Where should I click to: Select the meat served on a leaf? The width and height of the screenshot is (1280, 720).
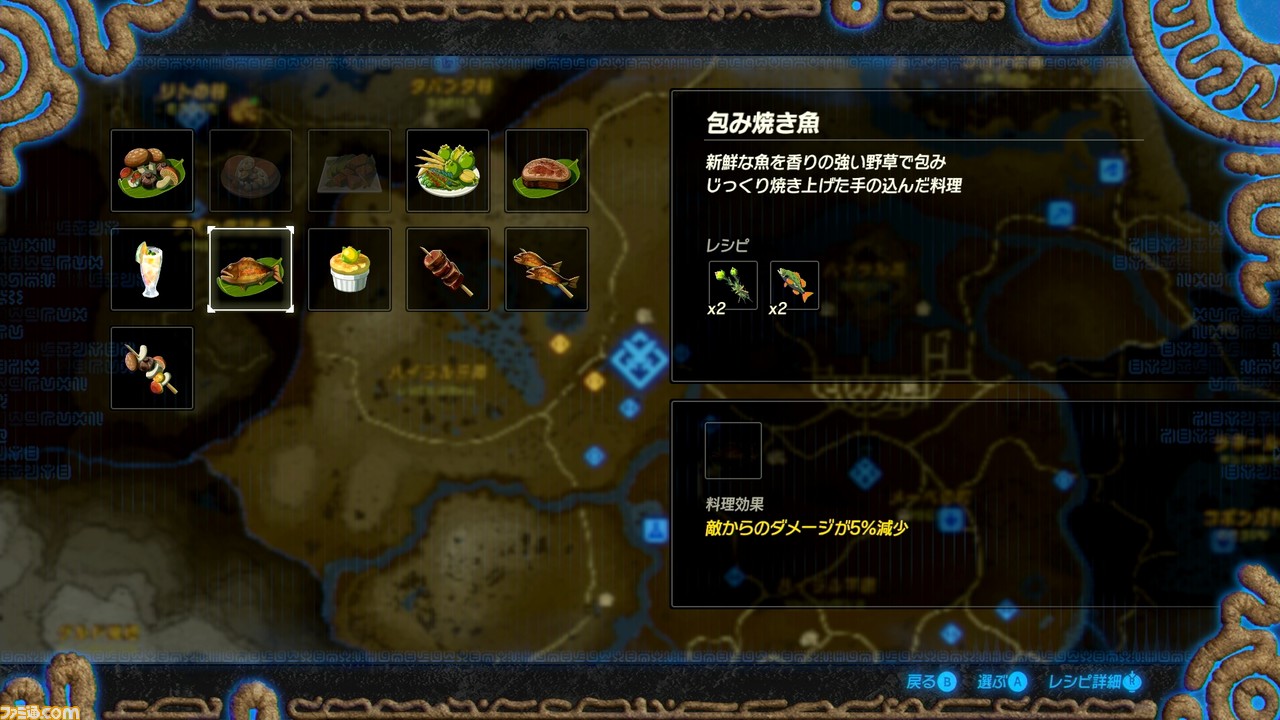pos(545,170)
